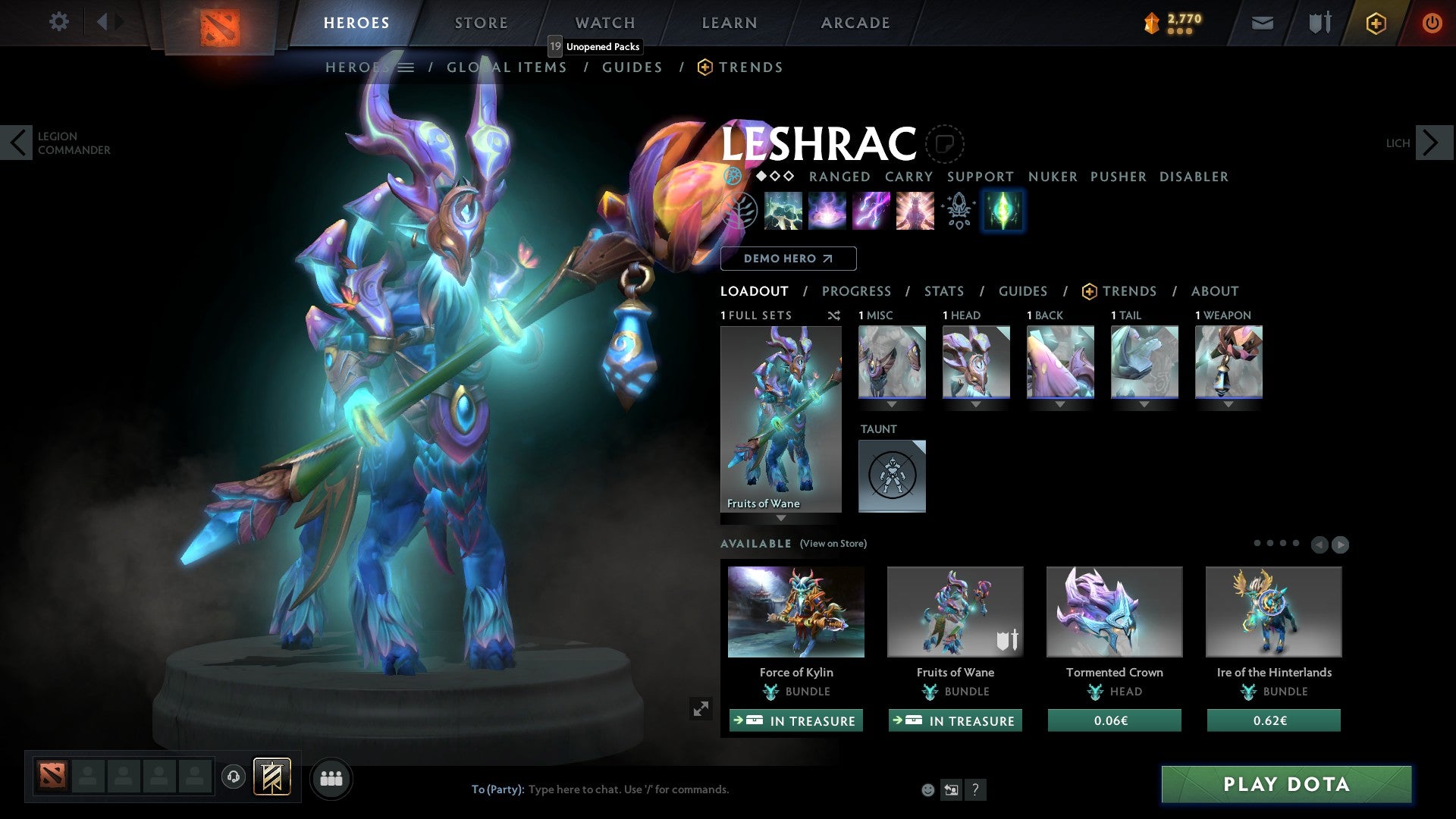
Task: Expand the Head item slot dropdown arrow
Action: pyautogui.click(x=976, y=404)
